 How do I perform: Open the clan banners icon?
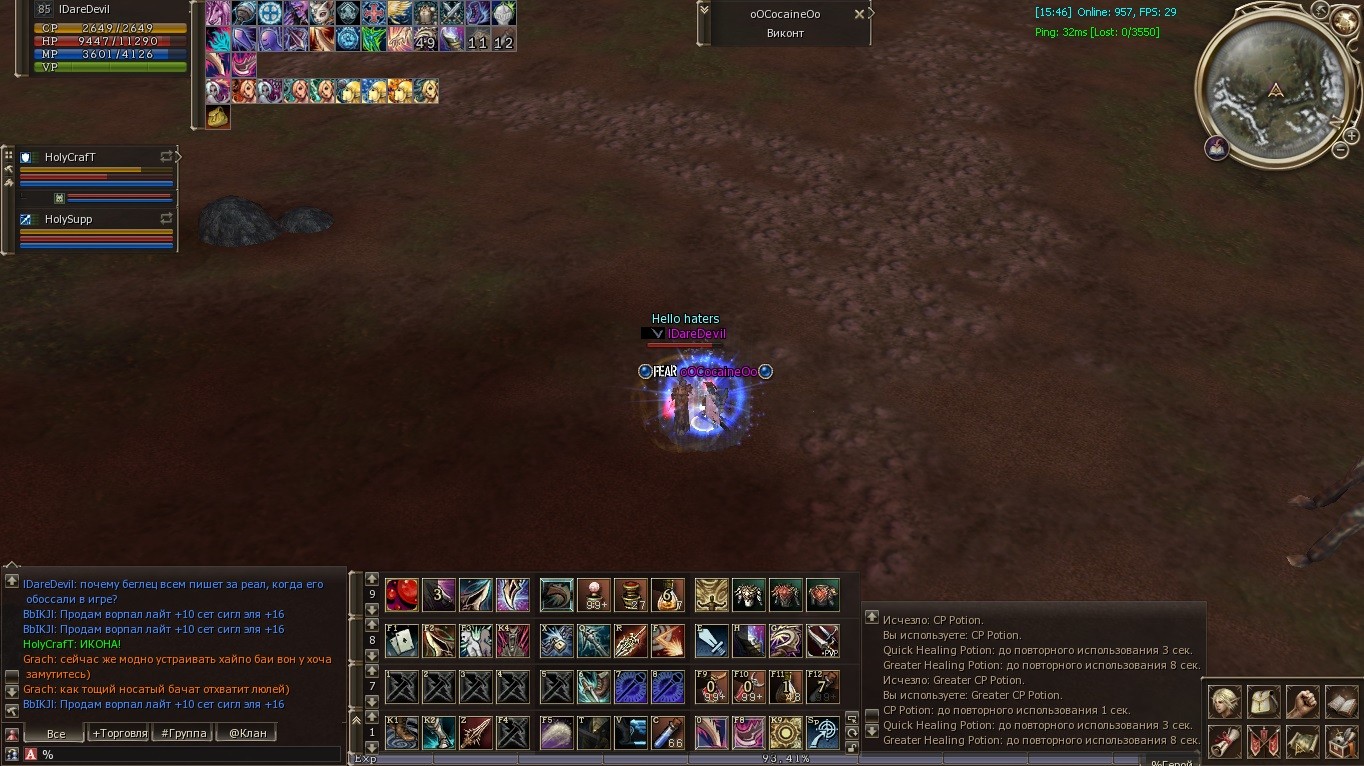pyautogui.click(x=1264, y=741)
